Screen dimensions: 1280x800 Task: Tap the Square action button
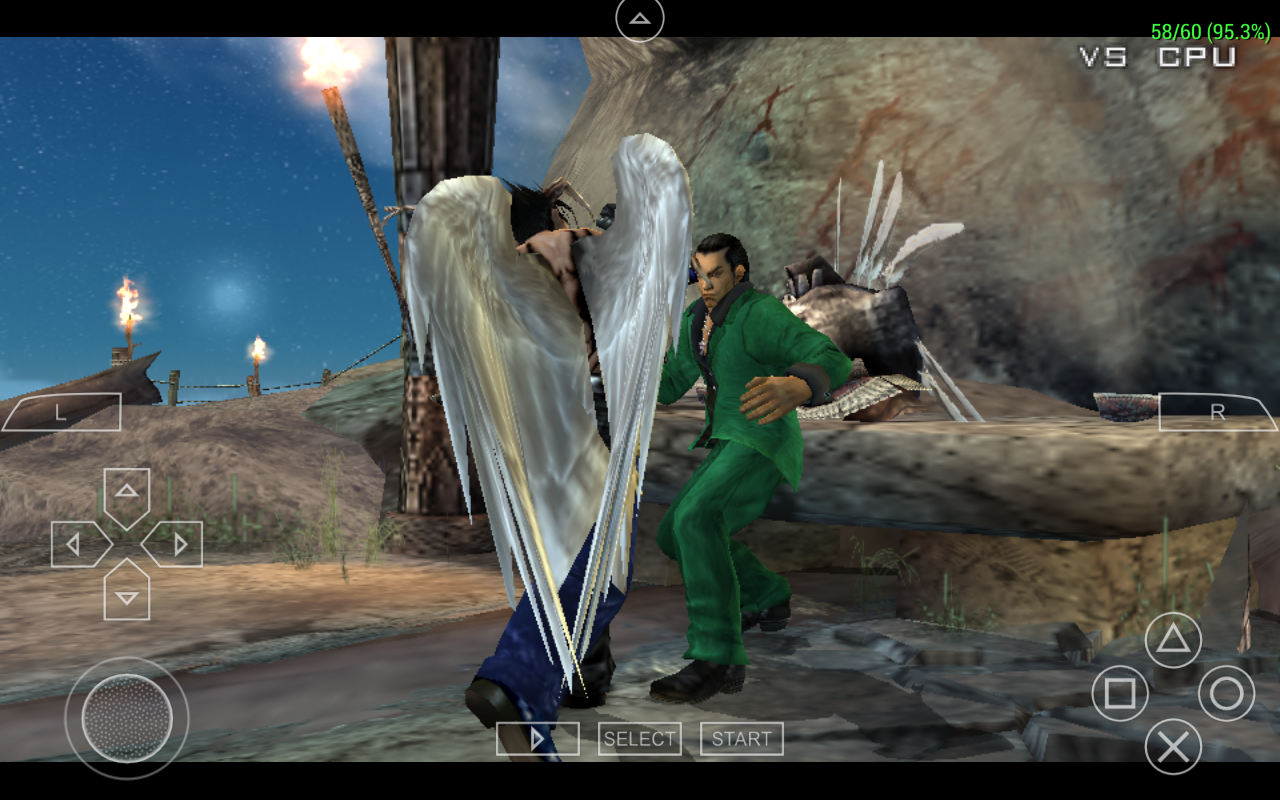coord(1120,693)
